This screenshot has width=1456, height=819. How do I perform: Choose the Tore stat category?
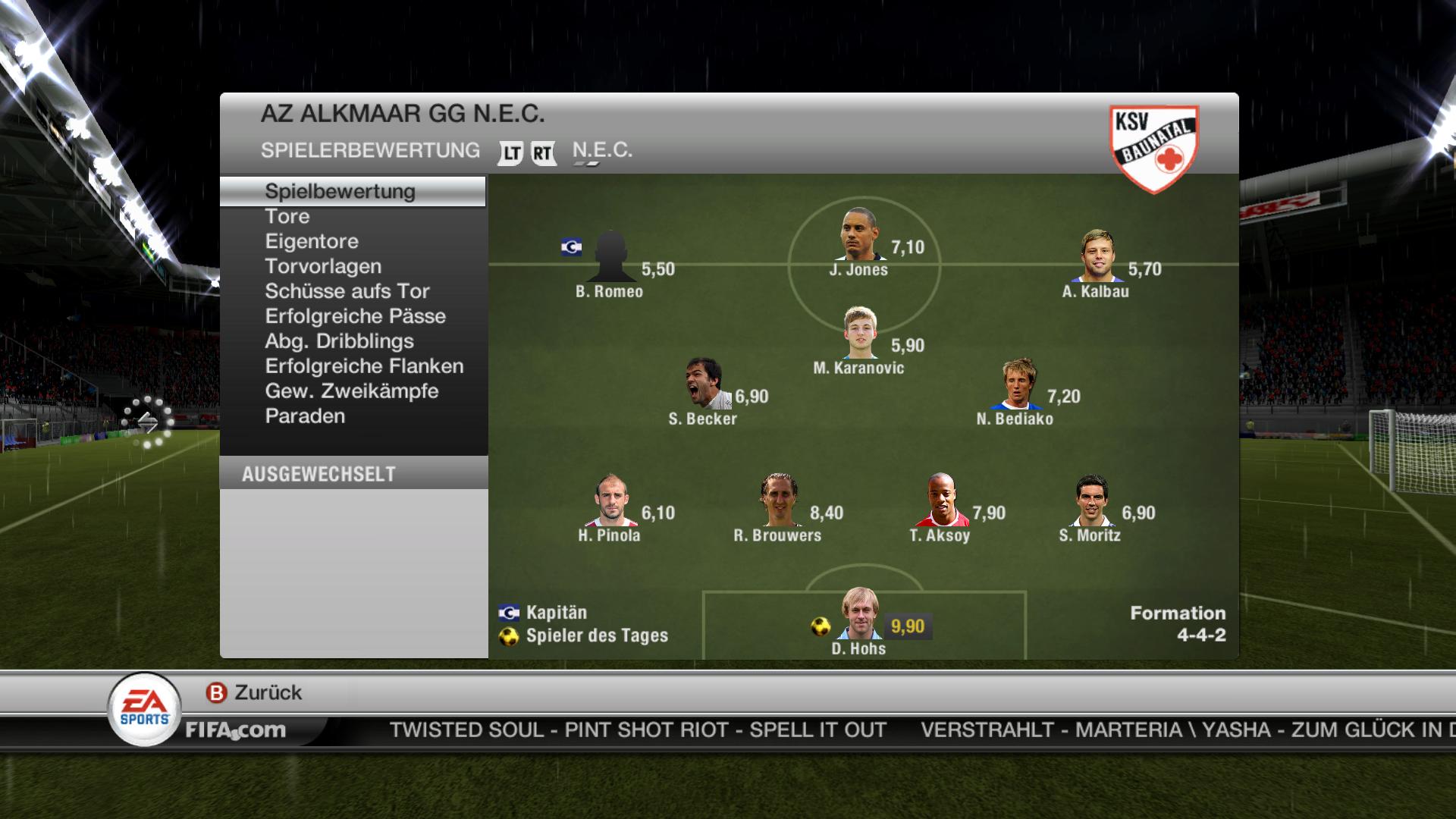click(x=287, y=217)
